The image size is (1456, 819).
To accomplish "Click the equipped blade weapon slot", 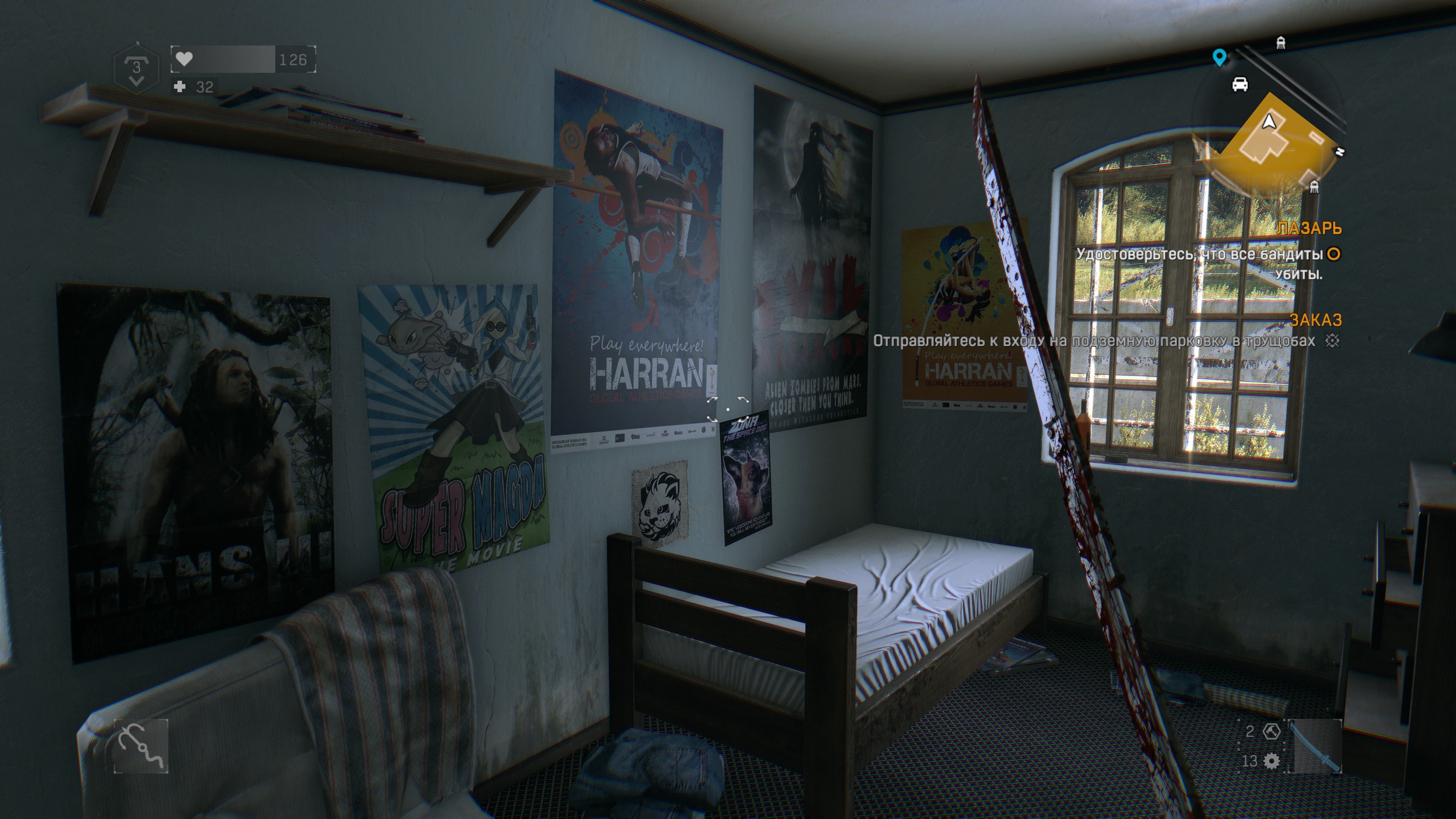I will [x=1318, y=745].
